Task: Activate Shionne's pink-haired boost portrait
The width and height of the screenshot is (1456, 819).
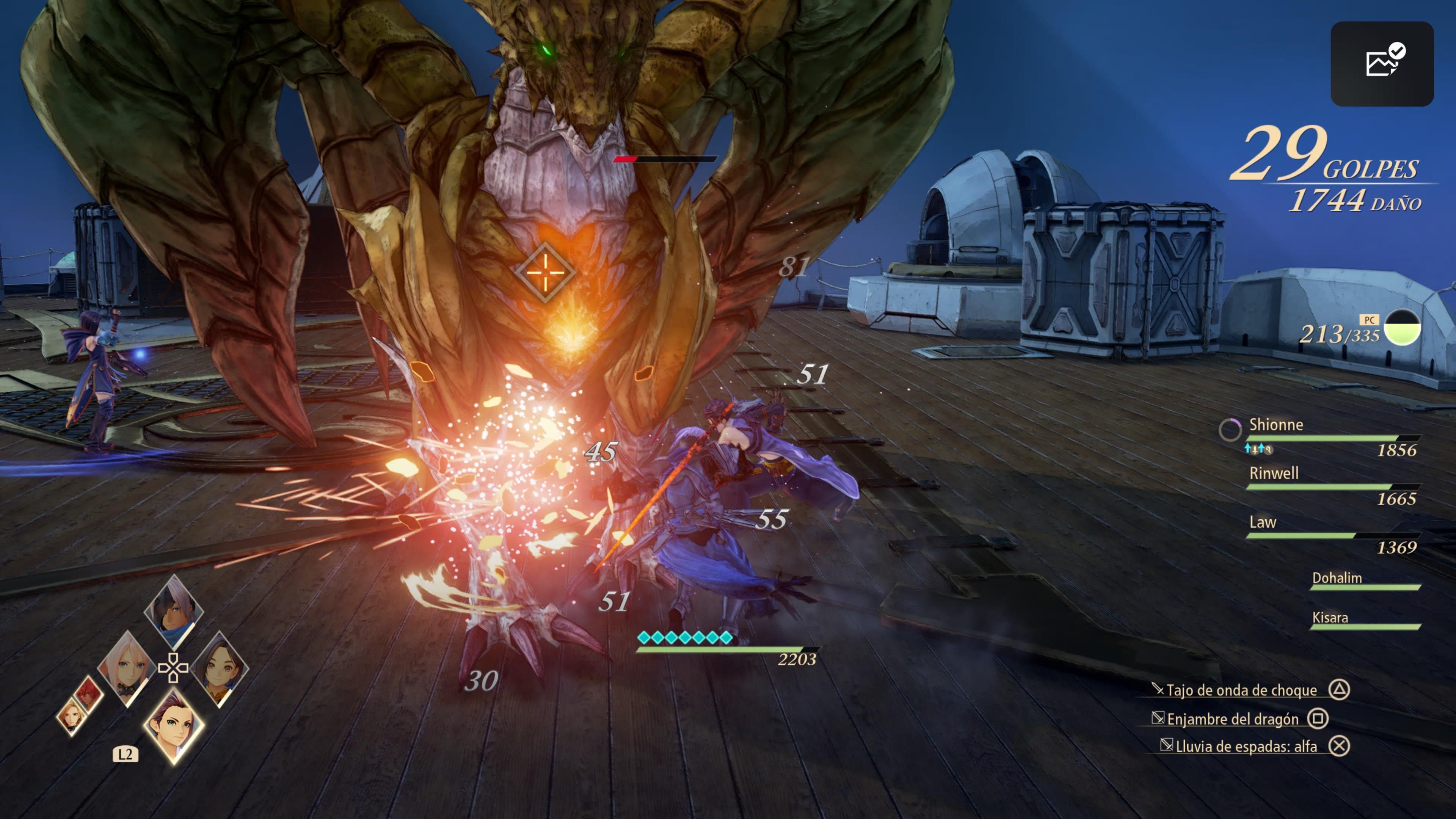Action: [126, 668]
